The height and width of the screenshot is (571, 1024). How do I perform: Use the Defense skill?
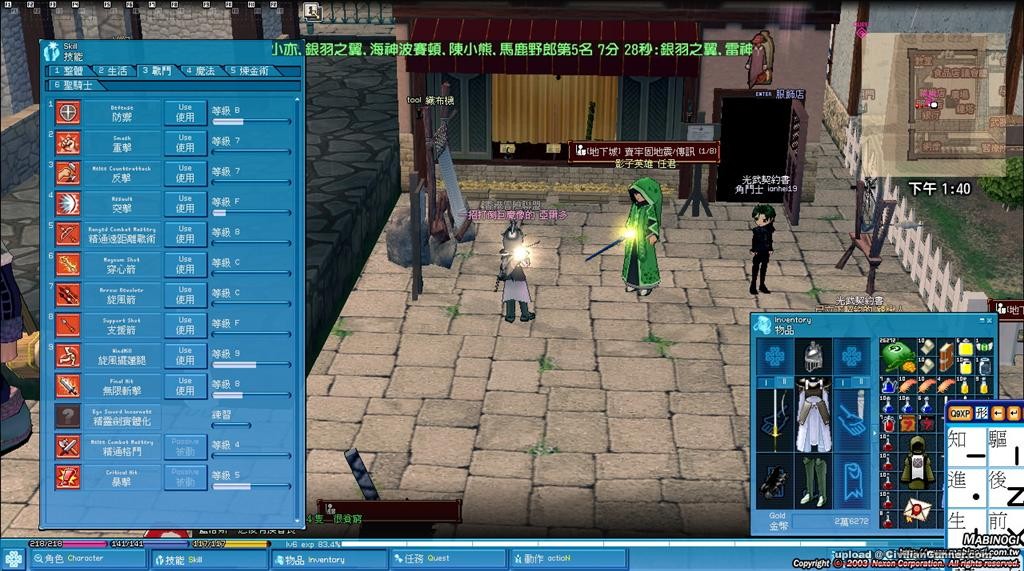[185, 112]
